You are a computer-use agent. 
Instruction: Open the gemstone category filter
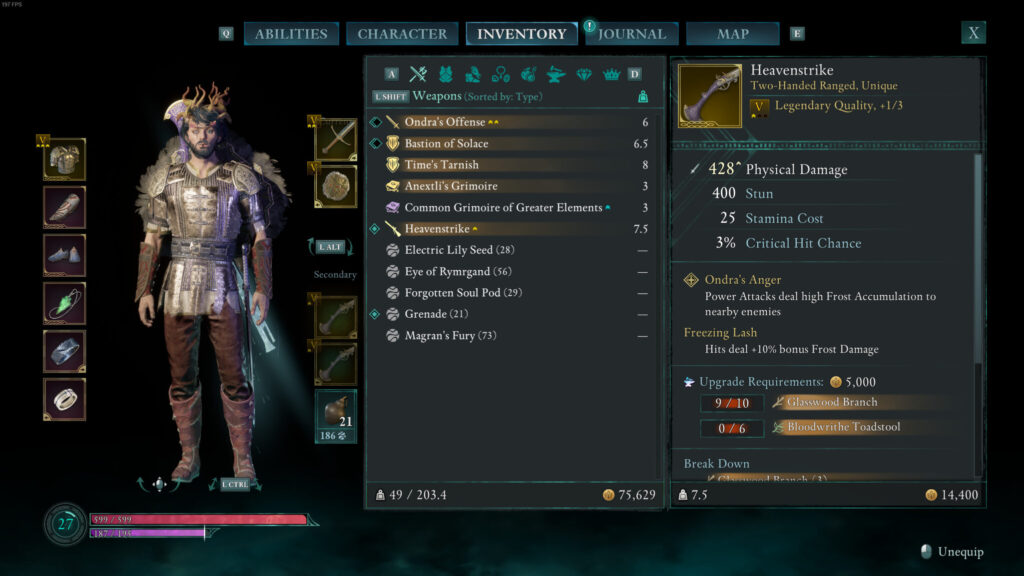coord(584,74)
